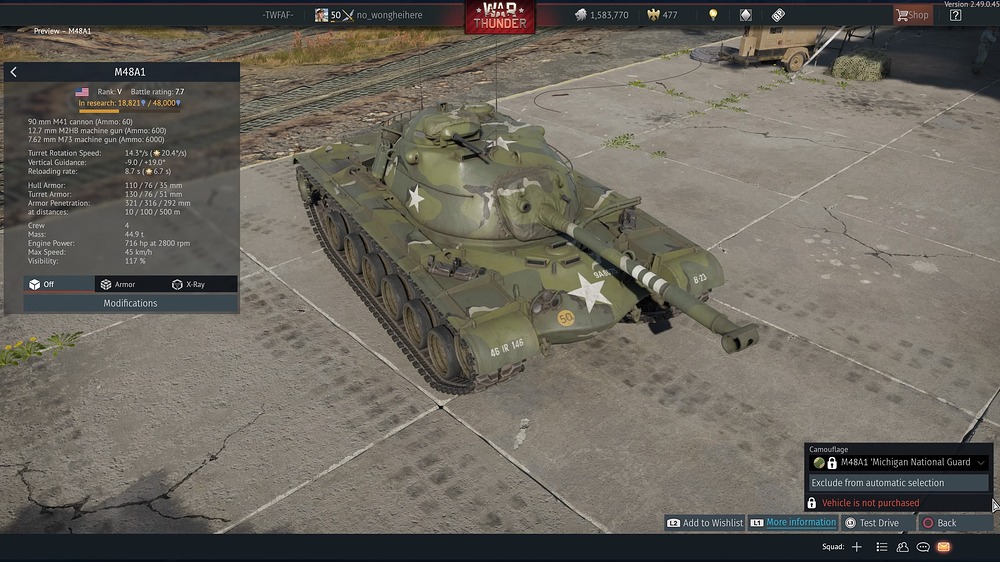Viewport: 1000px width, 562px height.
Task: Add a squad member with plus icon
Action: [x=857, y=547]
